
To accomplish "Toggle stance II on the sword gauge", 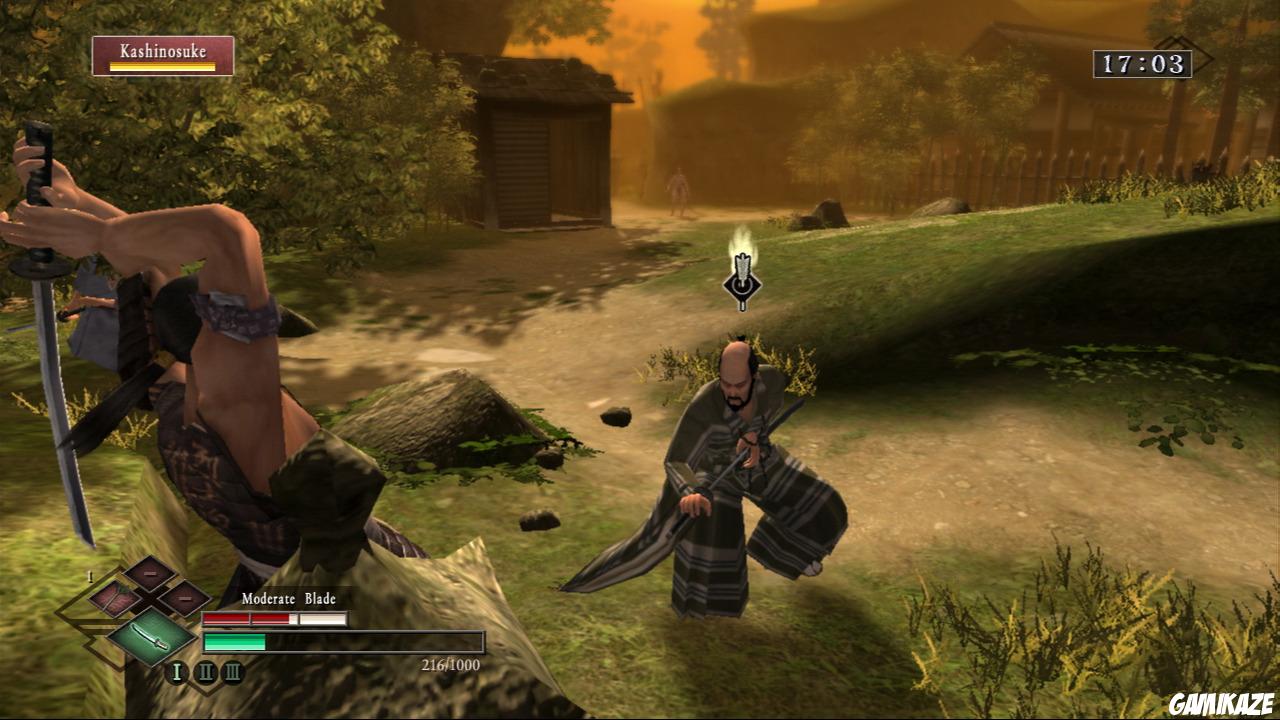I will coord(207,671).
